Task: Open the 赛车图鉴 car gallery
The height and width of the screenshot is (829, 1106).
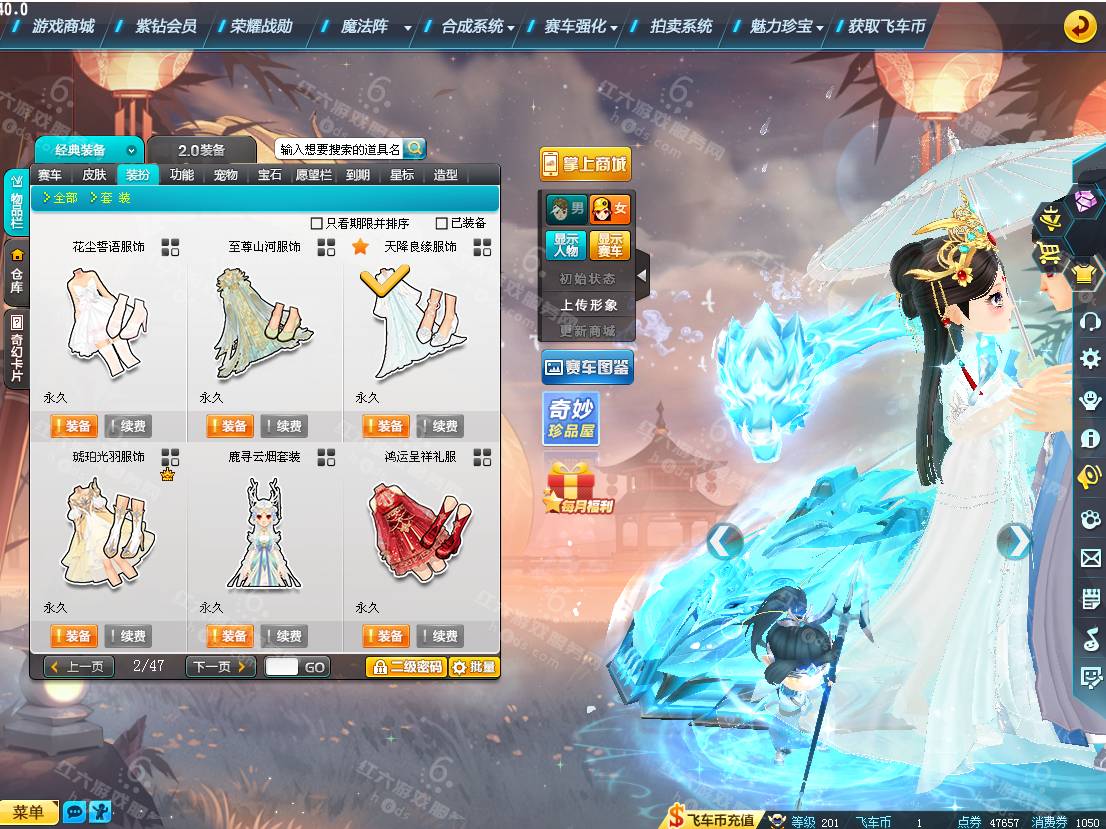Action: click(x=587, y=368)
